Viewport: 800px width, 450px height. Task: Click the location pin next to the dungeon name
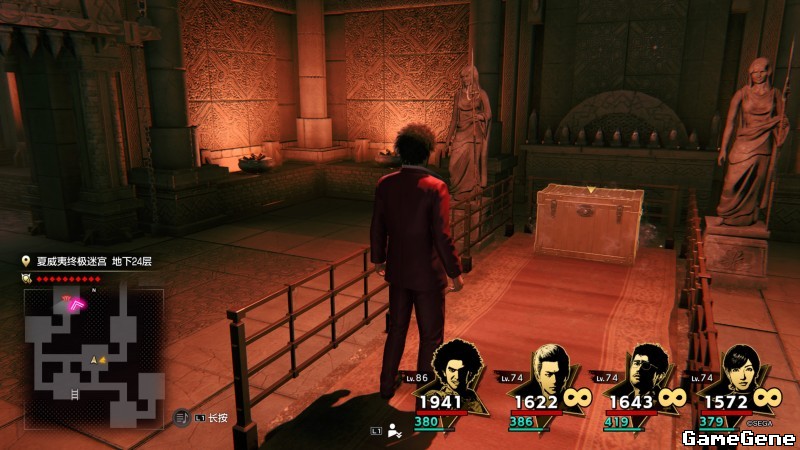pos(27,262)
